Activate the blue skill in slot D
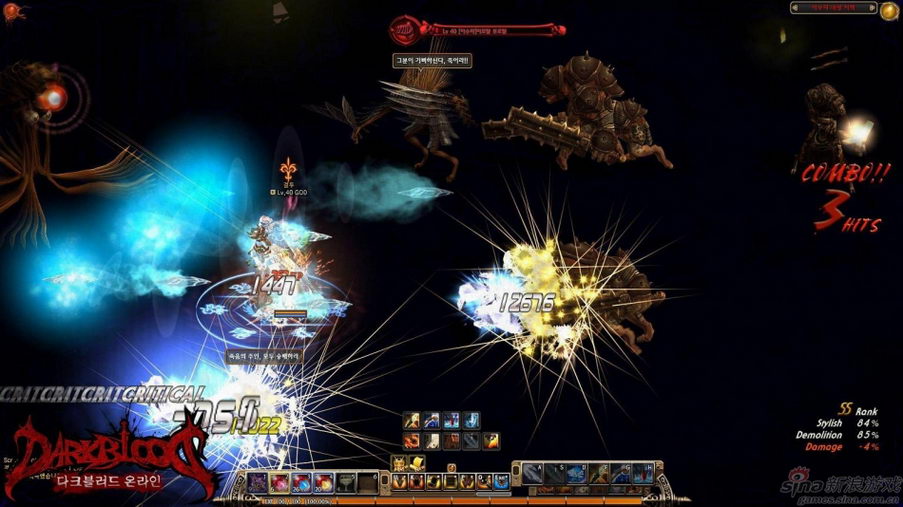903x507 pixels. pyautogui.click(x=576, y=473)
